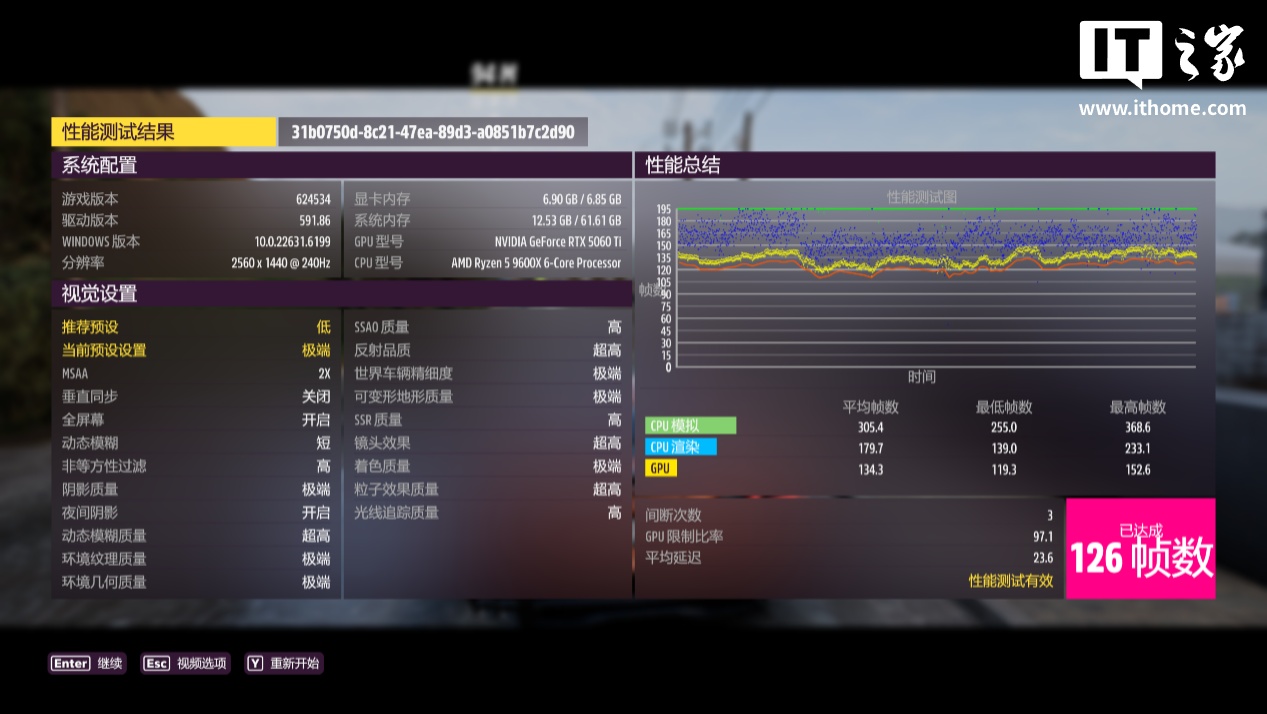Continue past the benchmark results (继续)
Image resolution: width=1267 pixels, height=714 pixels.
tap(88, 663)
